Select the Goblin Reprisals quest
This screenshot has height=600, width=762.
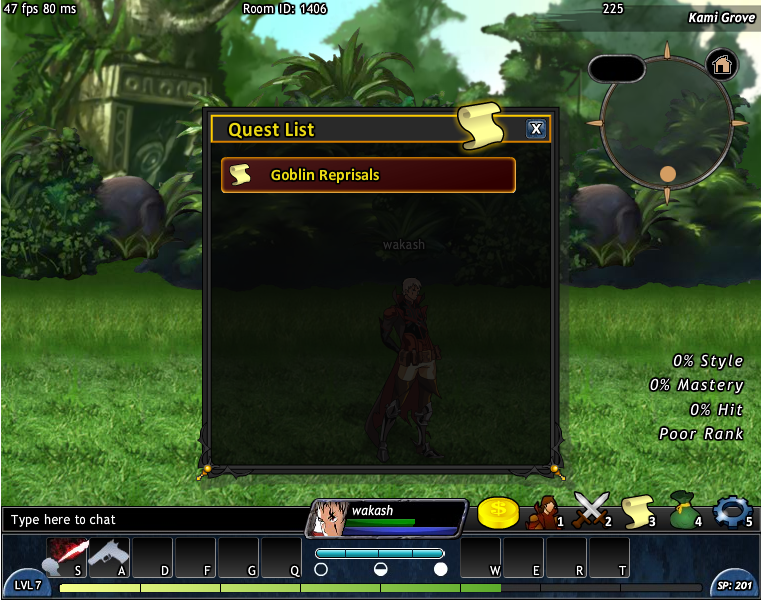pyautogui.click(x=368, y=175)
